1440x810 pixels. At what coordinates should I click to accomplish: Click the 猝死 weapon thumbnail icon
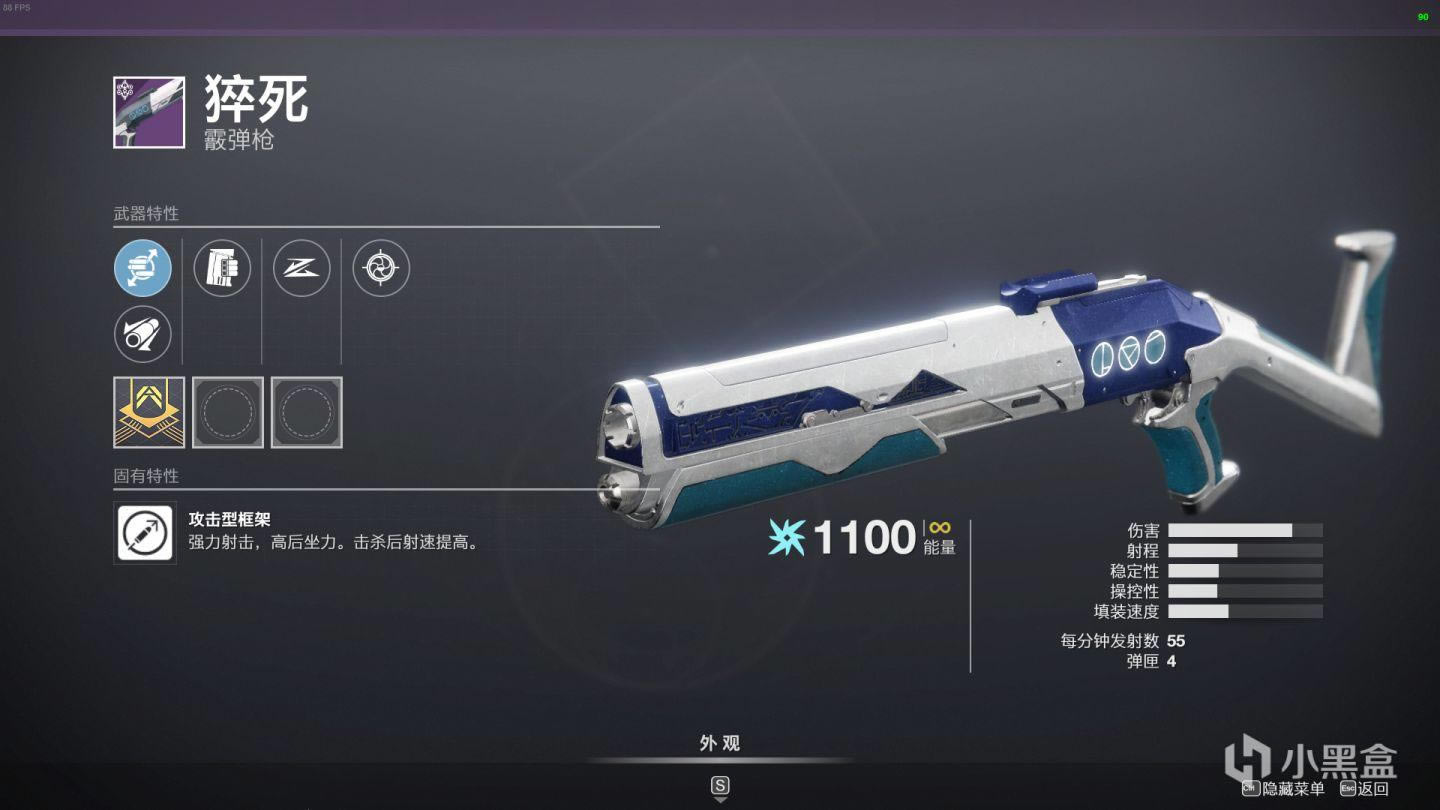point(149,112)
